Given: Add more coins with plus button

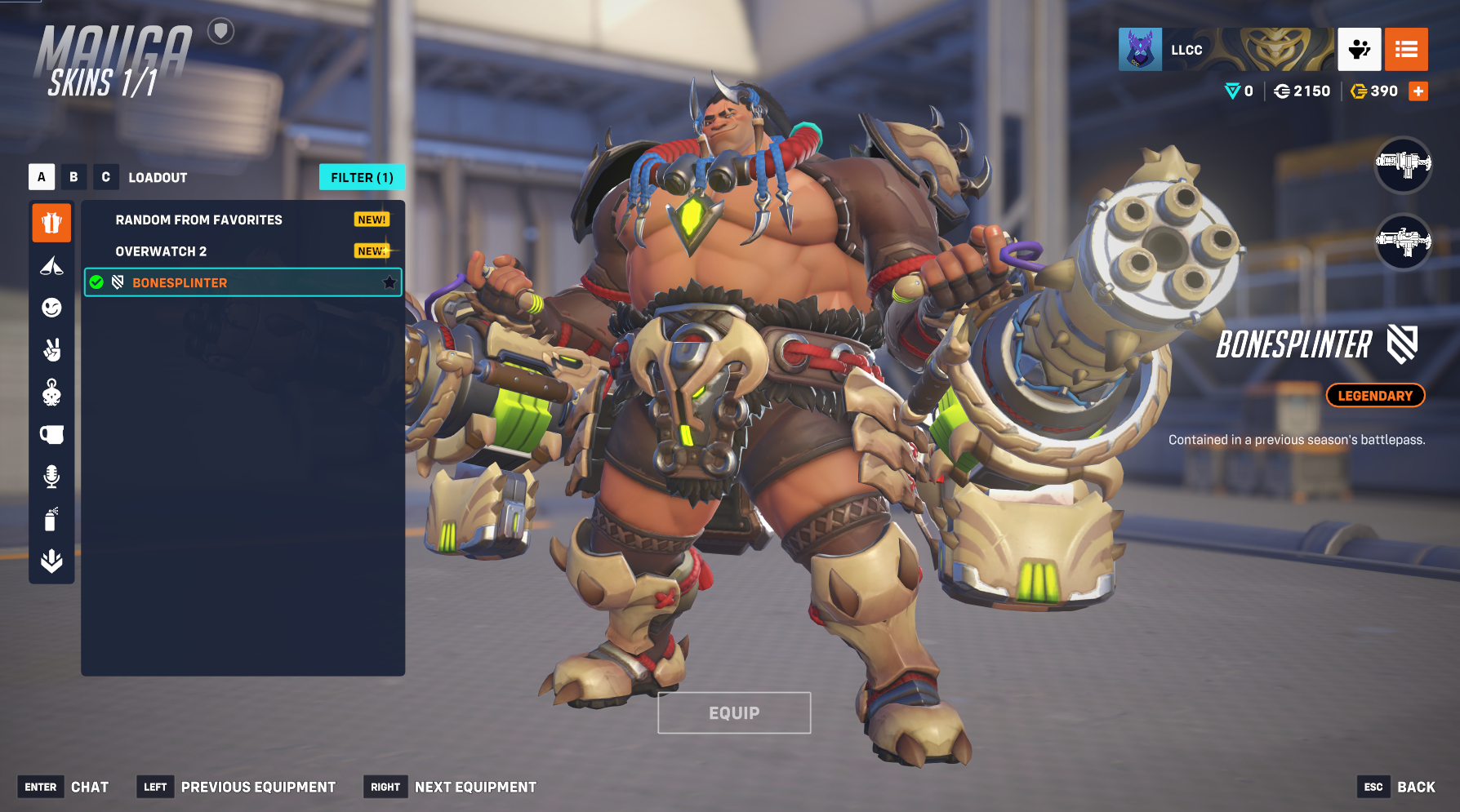Looking at the screenshot, I should [1418, 91].
